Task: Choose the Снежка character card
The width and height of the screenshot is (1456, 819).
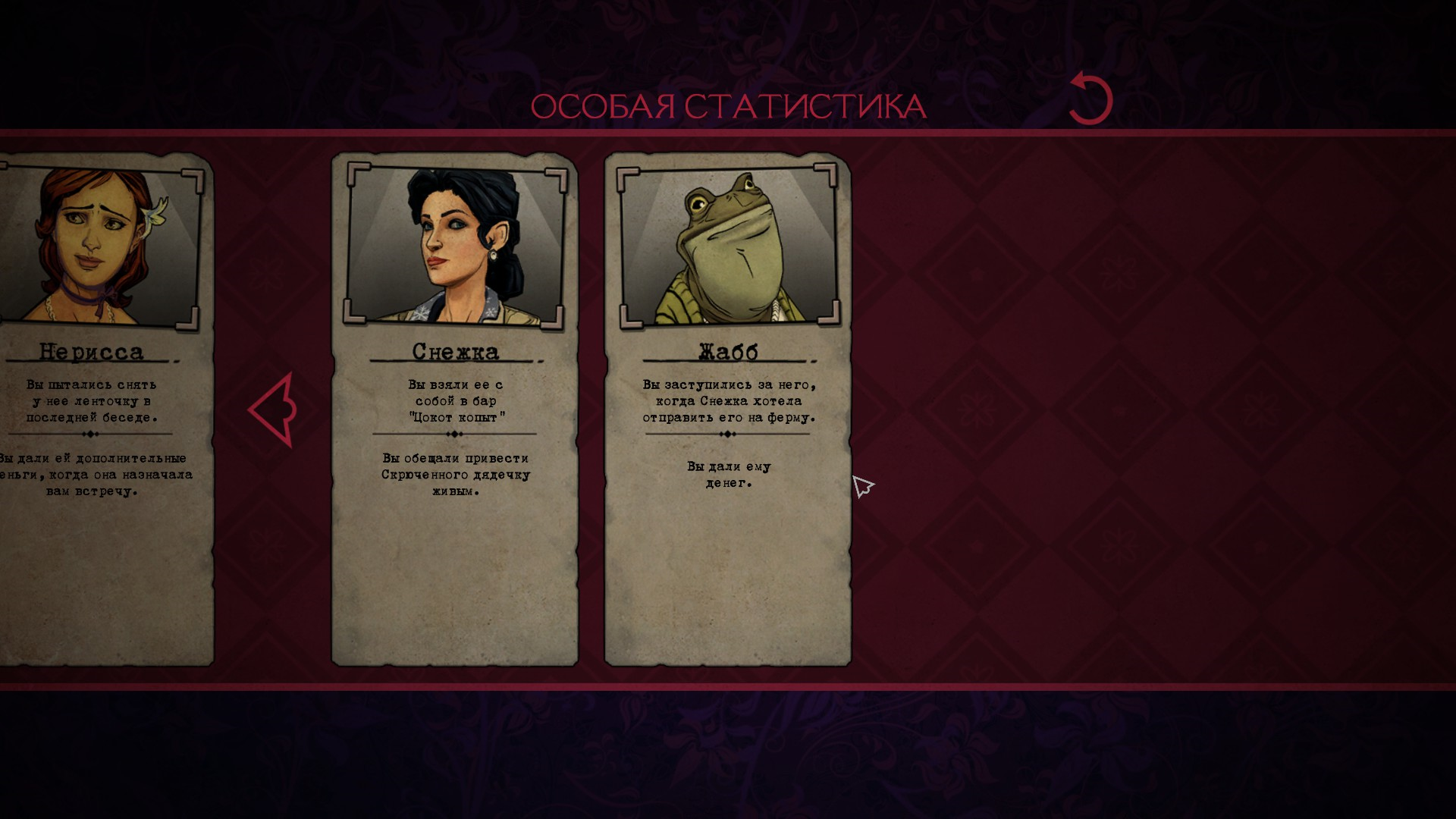Action: point(454,409)
